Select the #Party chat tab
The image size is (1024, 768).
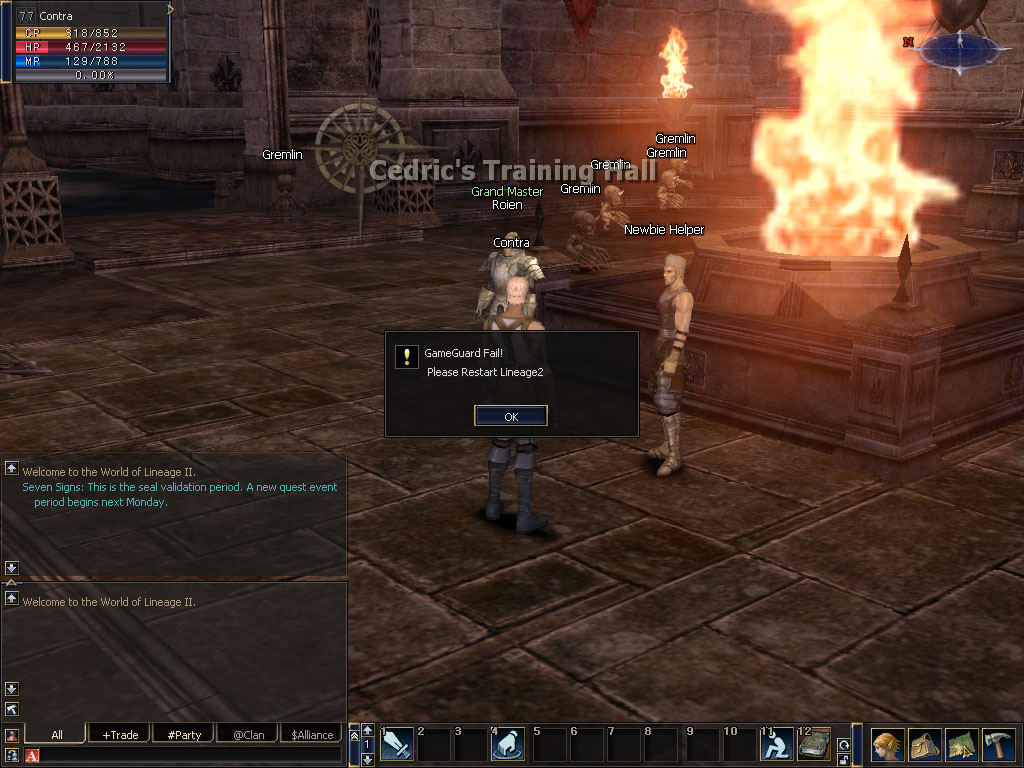pos(184,734)
